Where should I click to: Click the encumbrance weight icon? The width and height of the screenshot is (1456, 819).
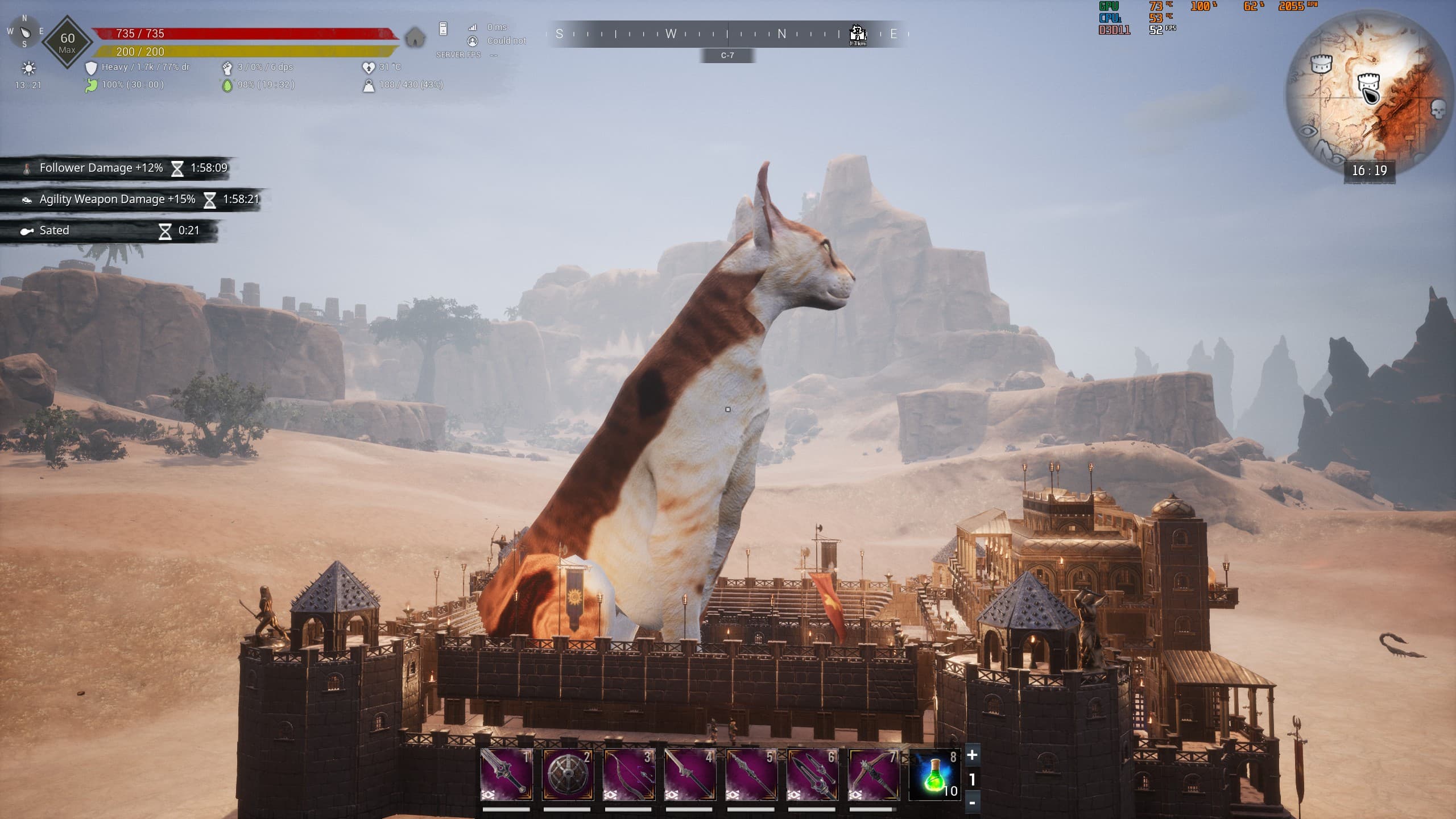click(369, 85)
